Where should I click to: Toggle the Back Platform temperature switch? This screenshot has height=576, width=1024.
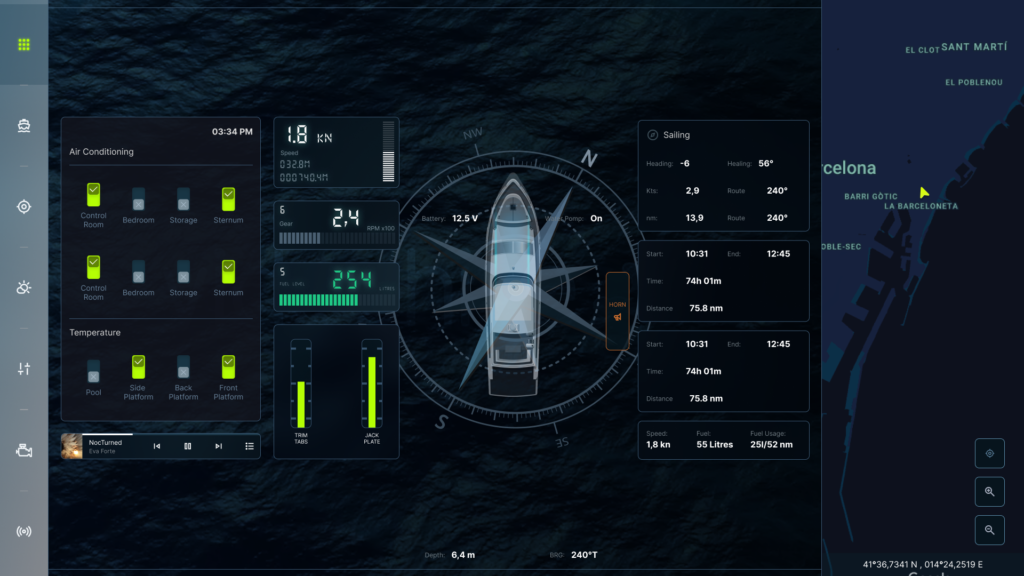tap(183, 367)
